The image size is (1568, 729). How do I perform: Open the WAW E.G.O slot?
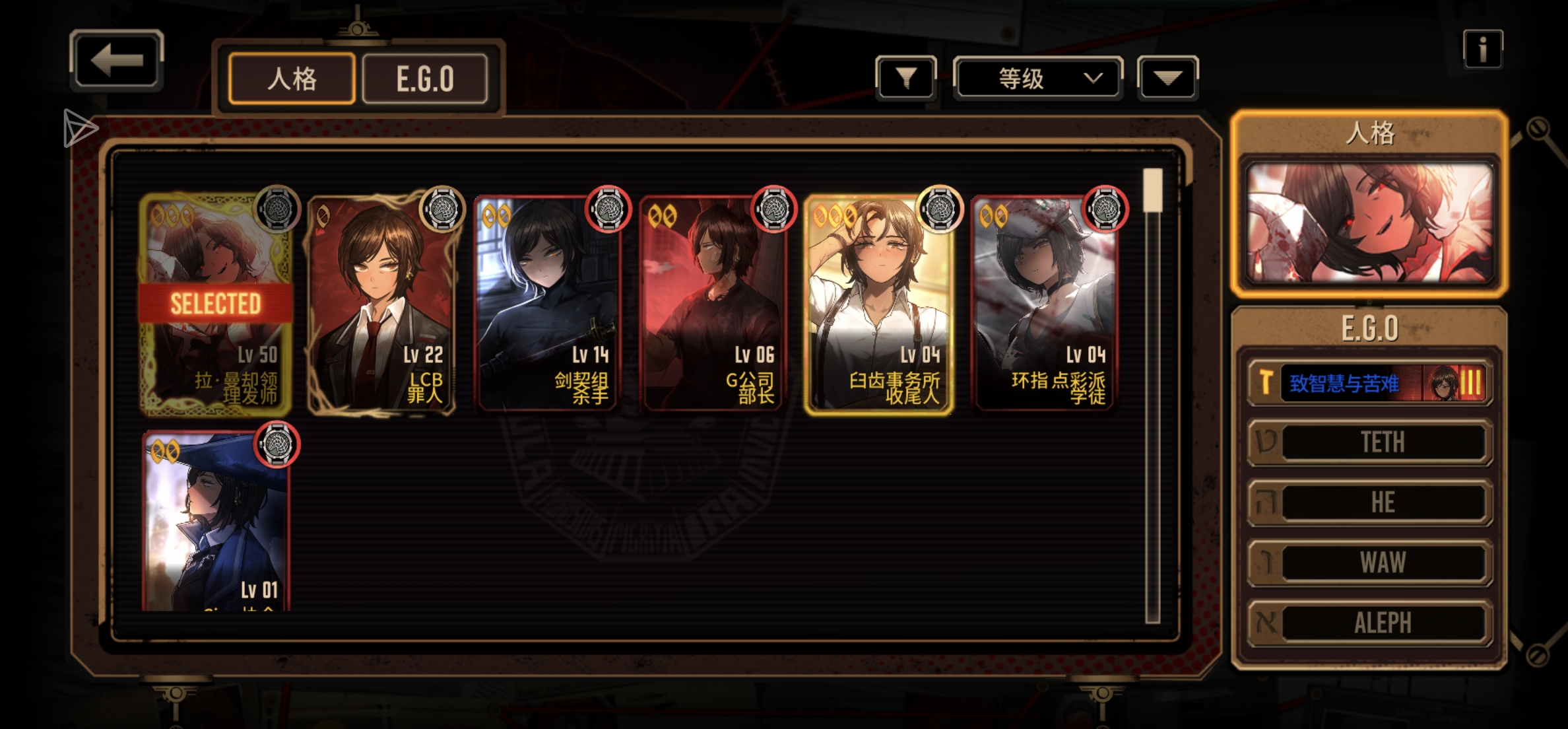(1370, 563)
